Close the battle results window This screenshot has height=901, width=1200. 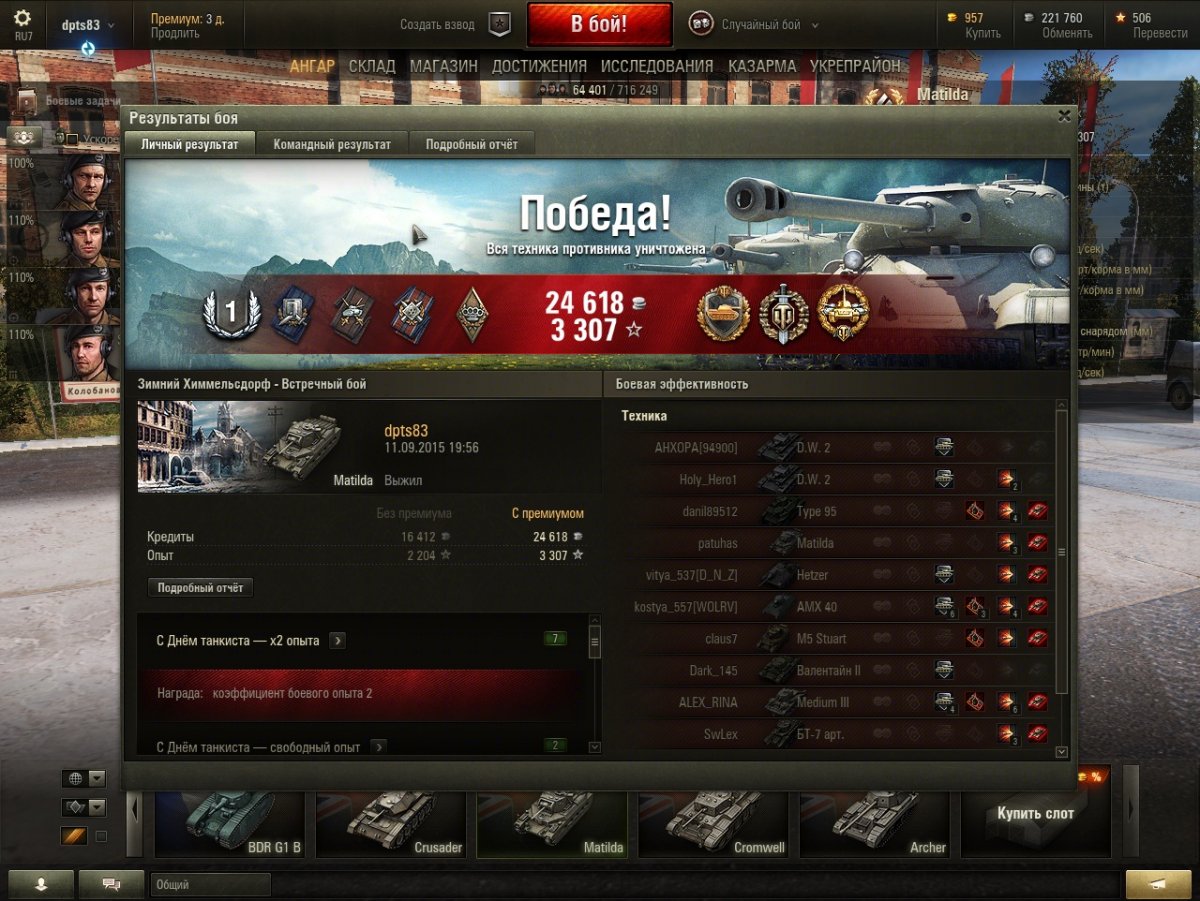(x=1064, y=116)
